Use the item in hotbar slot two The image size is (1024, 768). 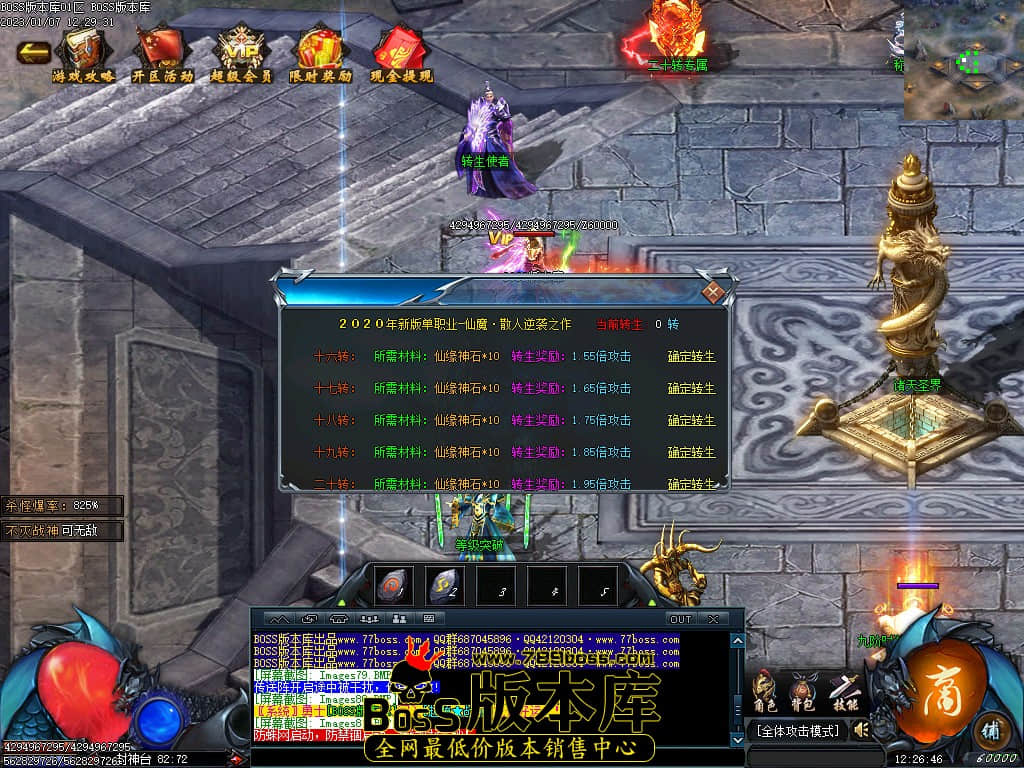(445, 587)
